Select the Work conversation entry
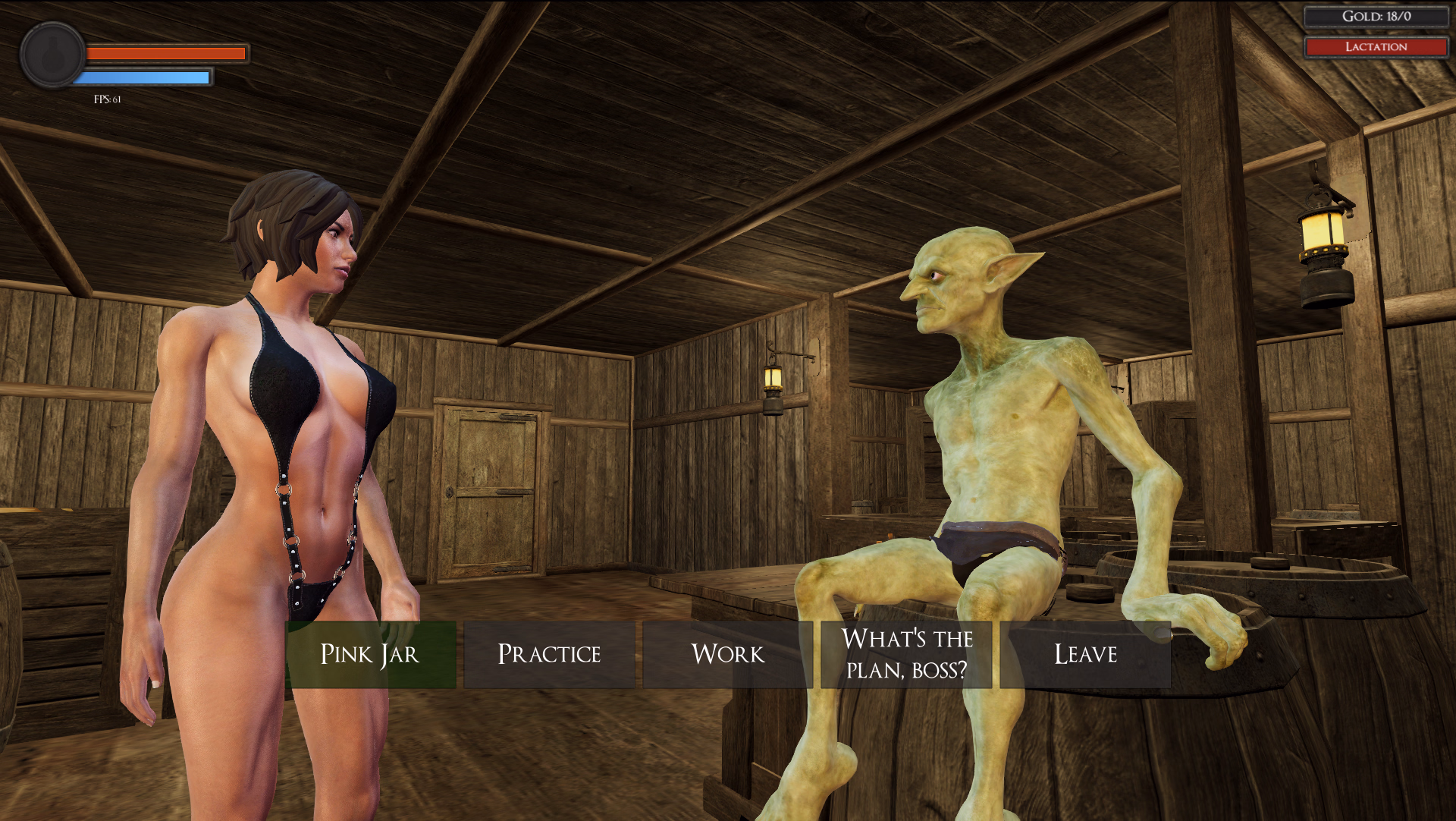This screenshot has width=1456, height=821. pos(727,653)
